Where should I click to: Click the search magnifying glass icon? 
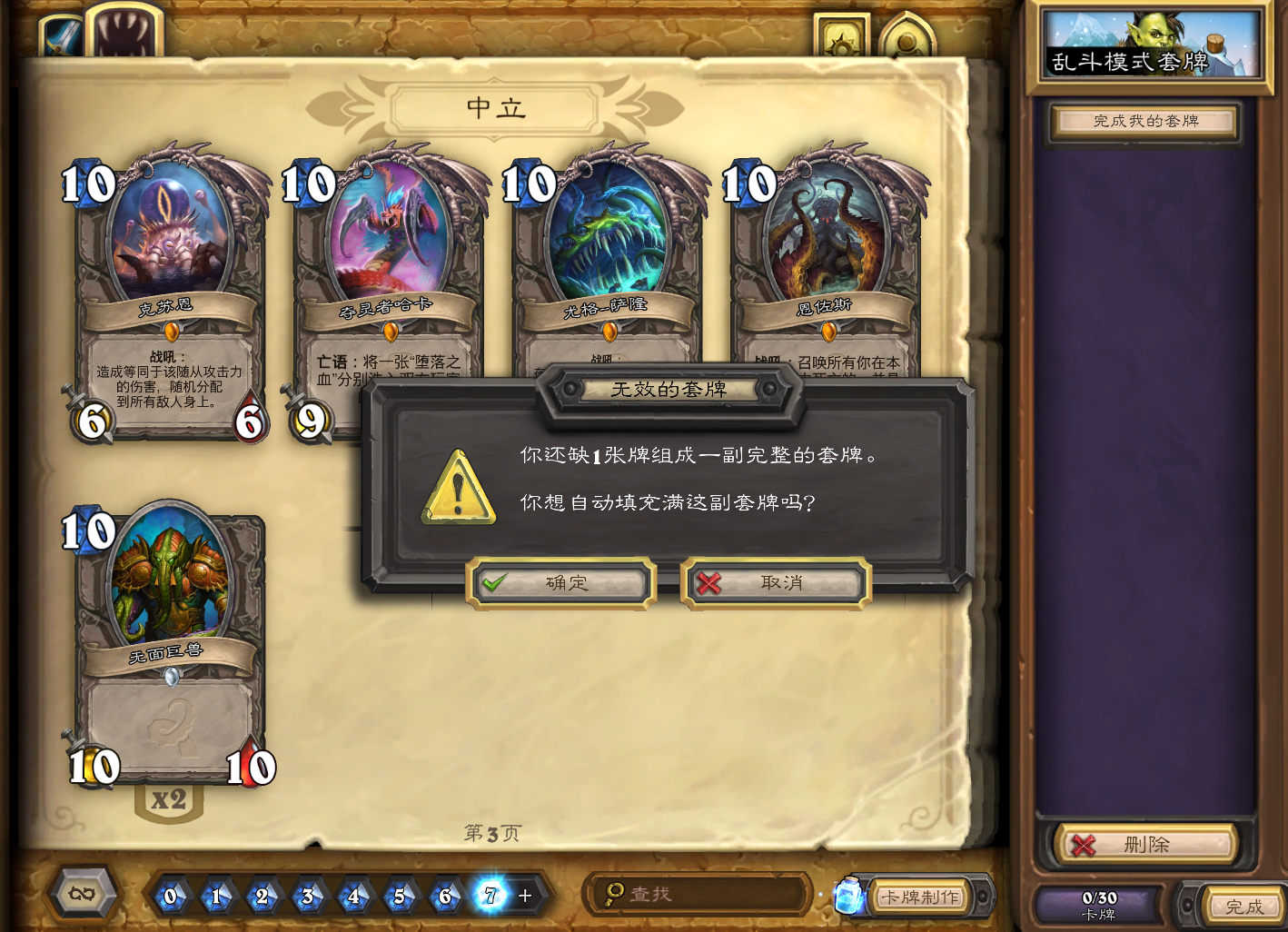pyautogui.click(x=614, y=894)
